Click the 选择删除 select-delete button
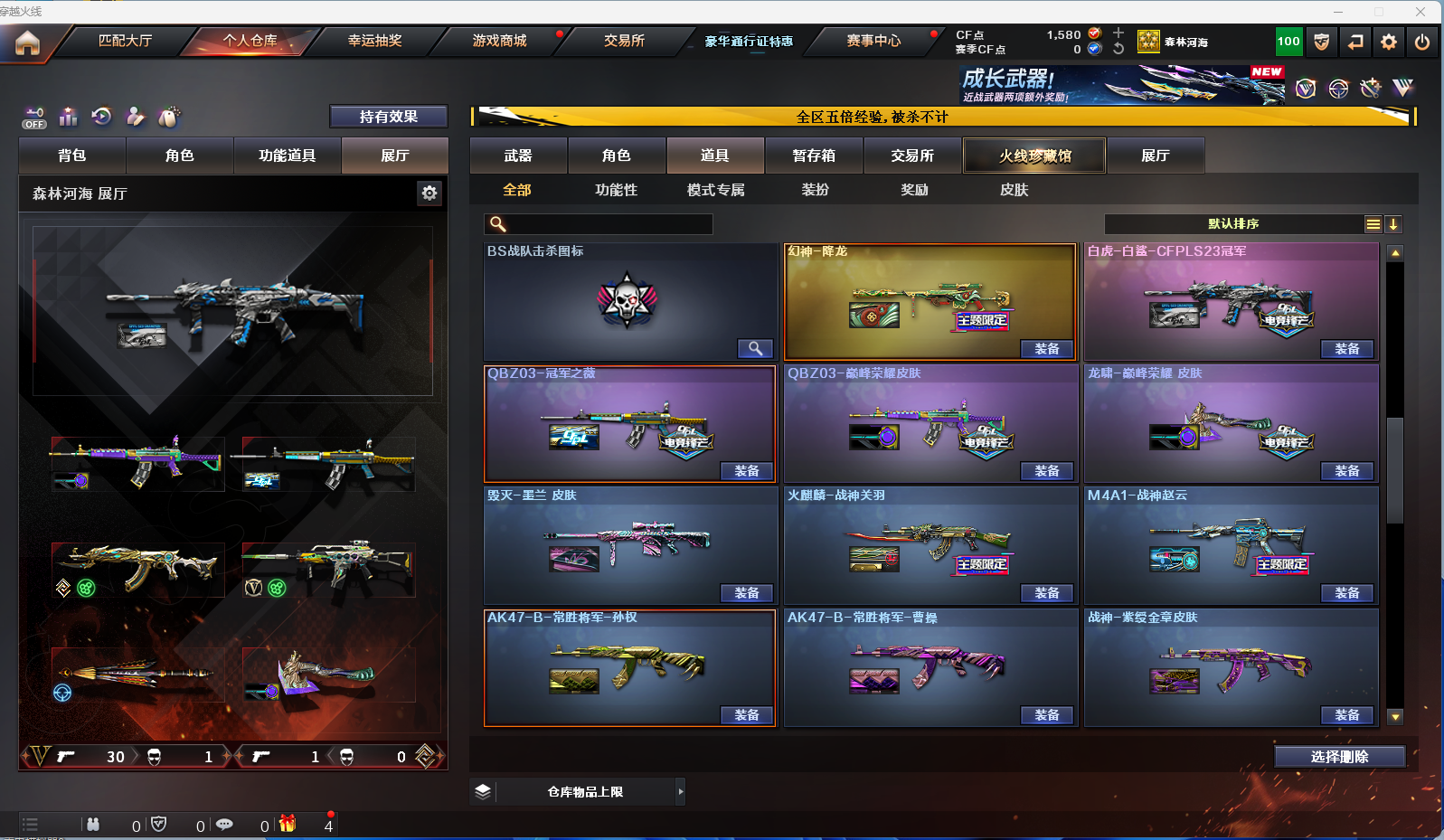 click(x=1339, y=757)
